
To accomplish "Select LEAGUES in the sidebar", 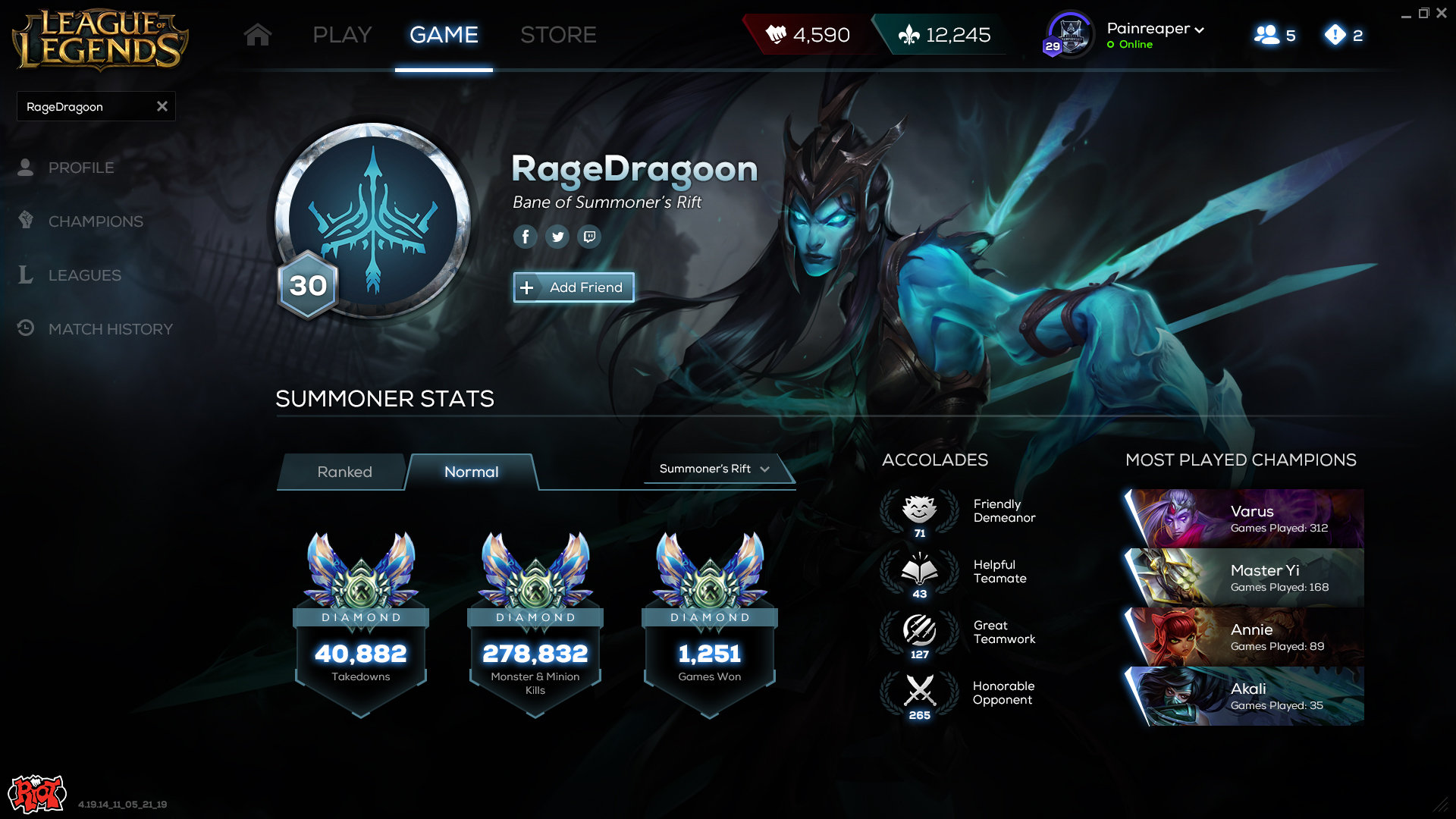I will click(84, 275).
